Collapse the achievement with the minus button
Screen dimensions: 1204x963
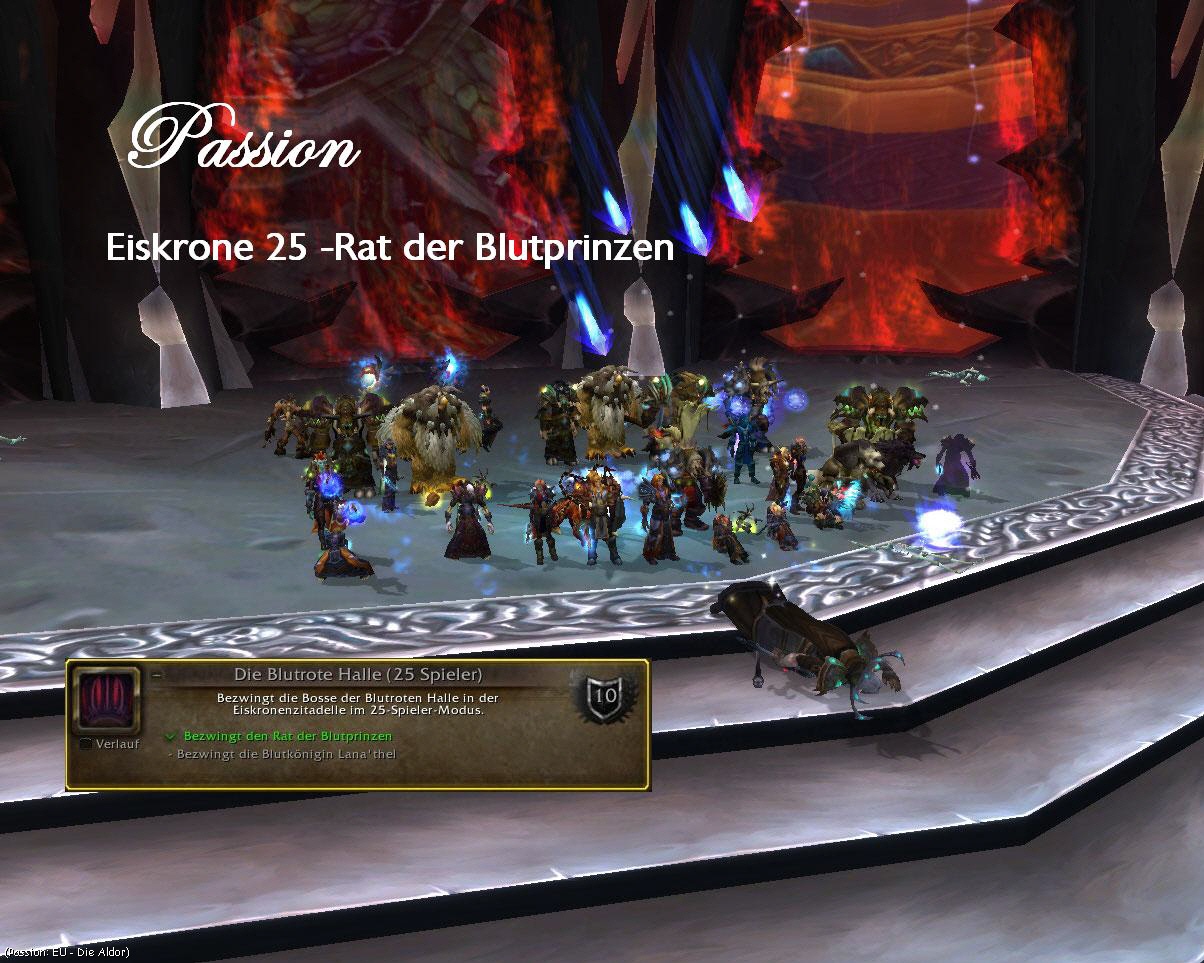pyautogui.click(x=157, y=675)
